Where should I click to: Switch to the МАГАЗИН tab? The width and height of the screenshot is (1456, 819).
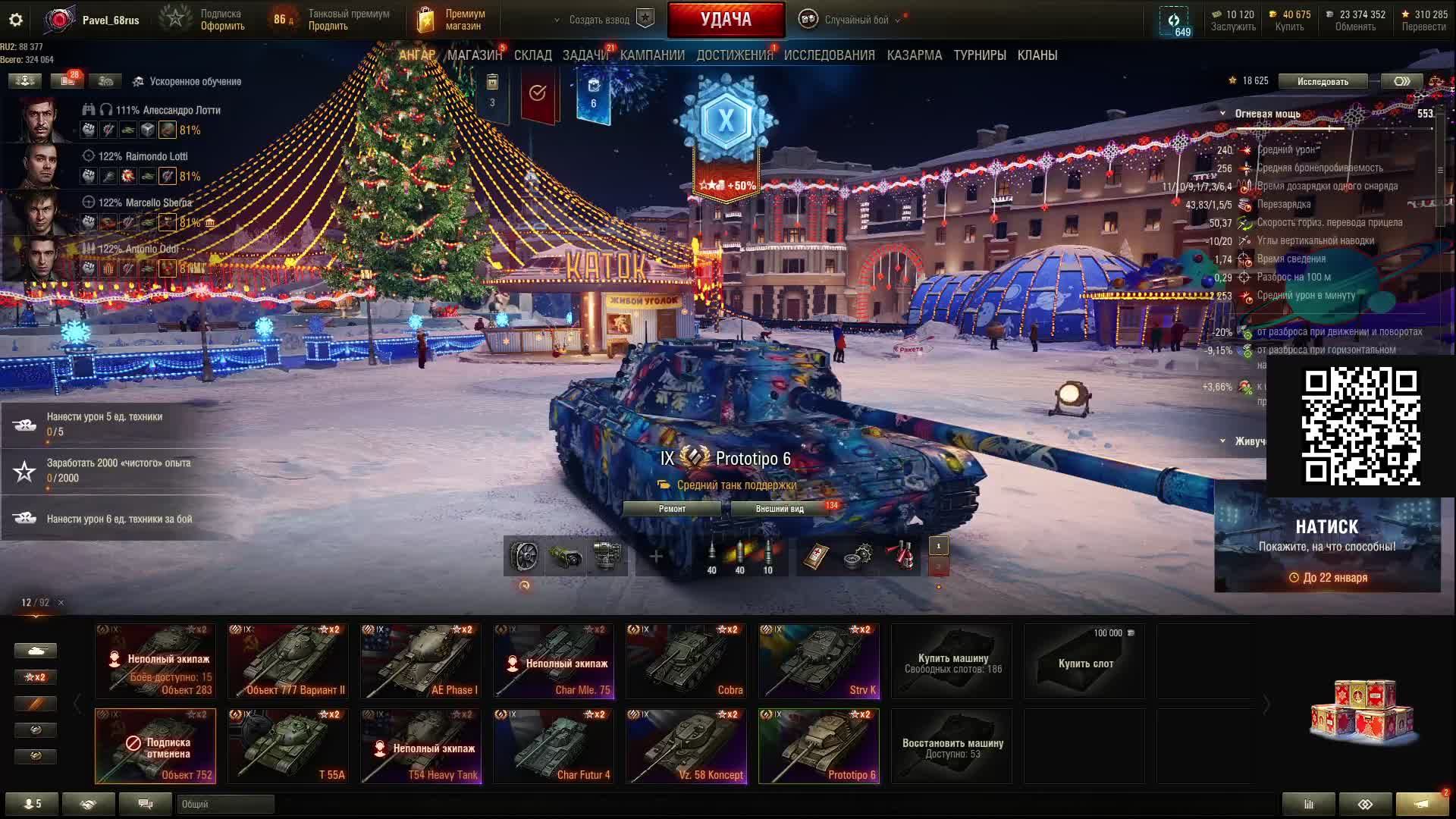click(475, 55)
